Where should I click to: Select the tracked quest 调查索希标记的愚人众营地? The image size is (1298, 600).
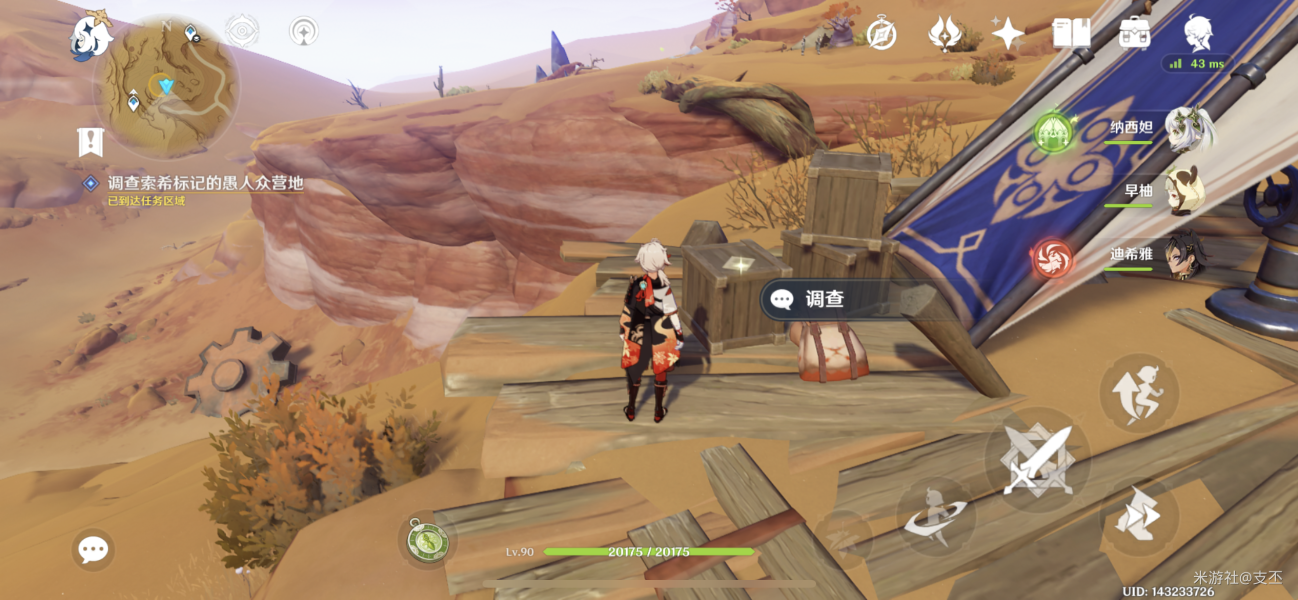204,184
